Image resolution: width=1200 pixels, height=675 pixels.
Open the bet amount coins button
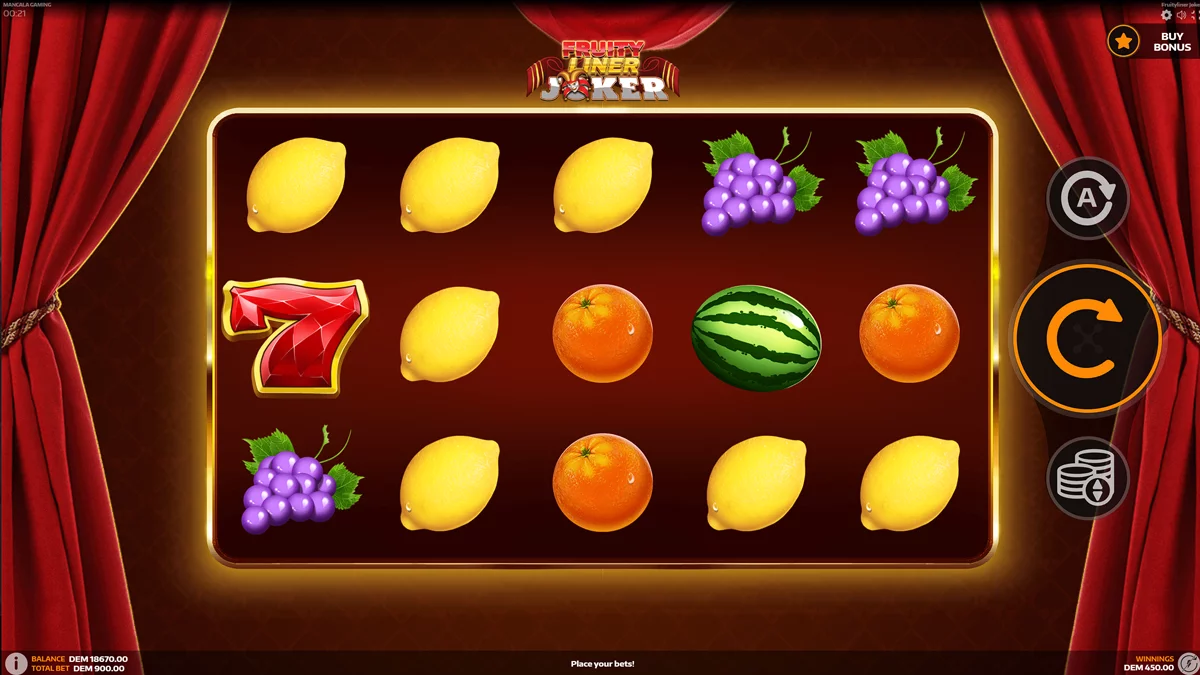point(1087,479)
